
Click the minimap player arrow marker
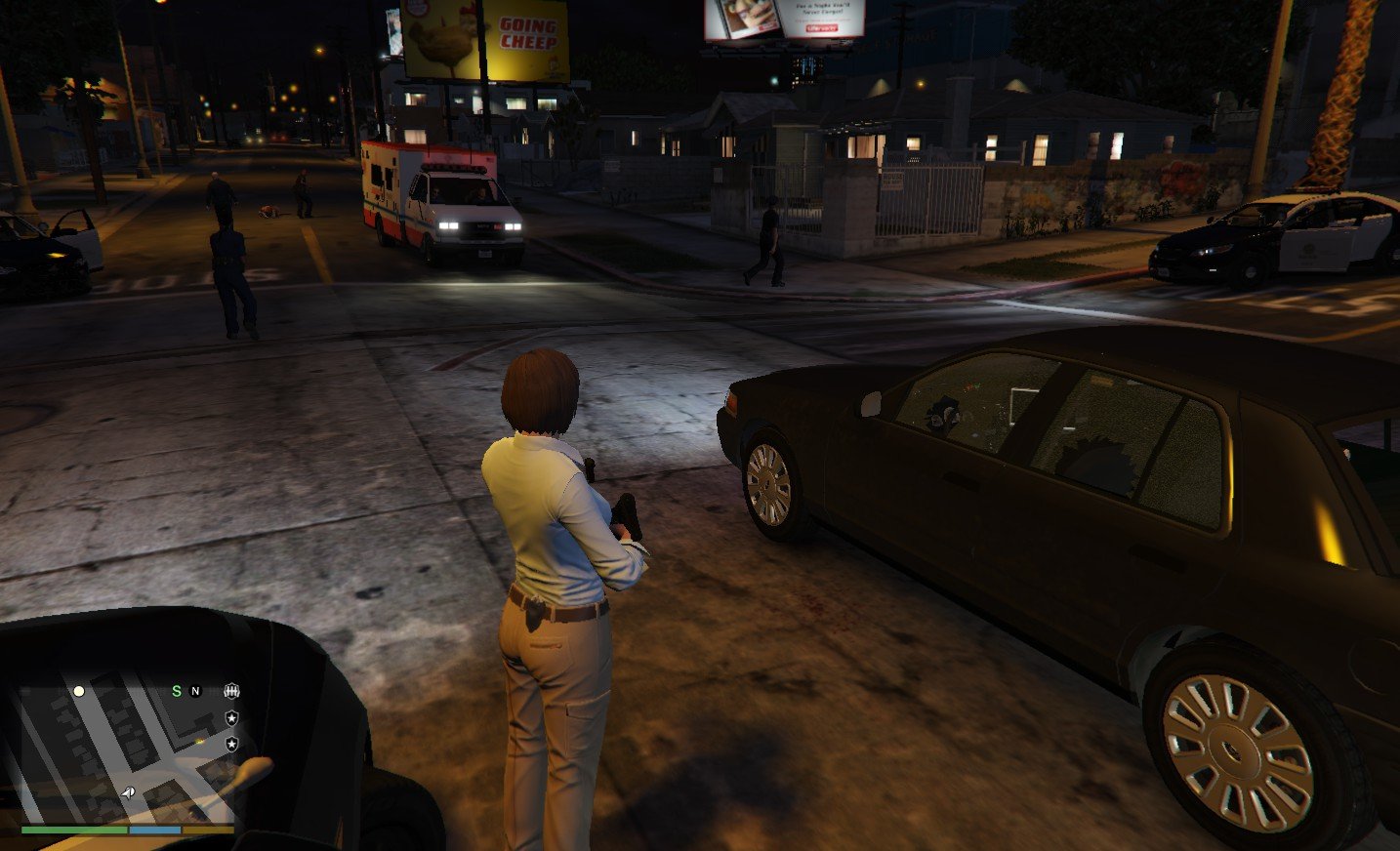pyautogui.click(x=129, y=793)
